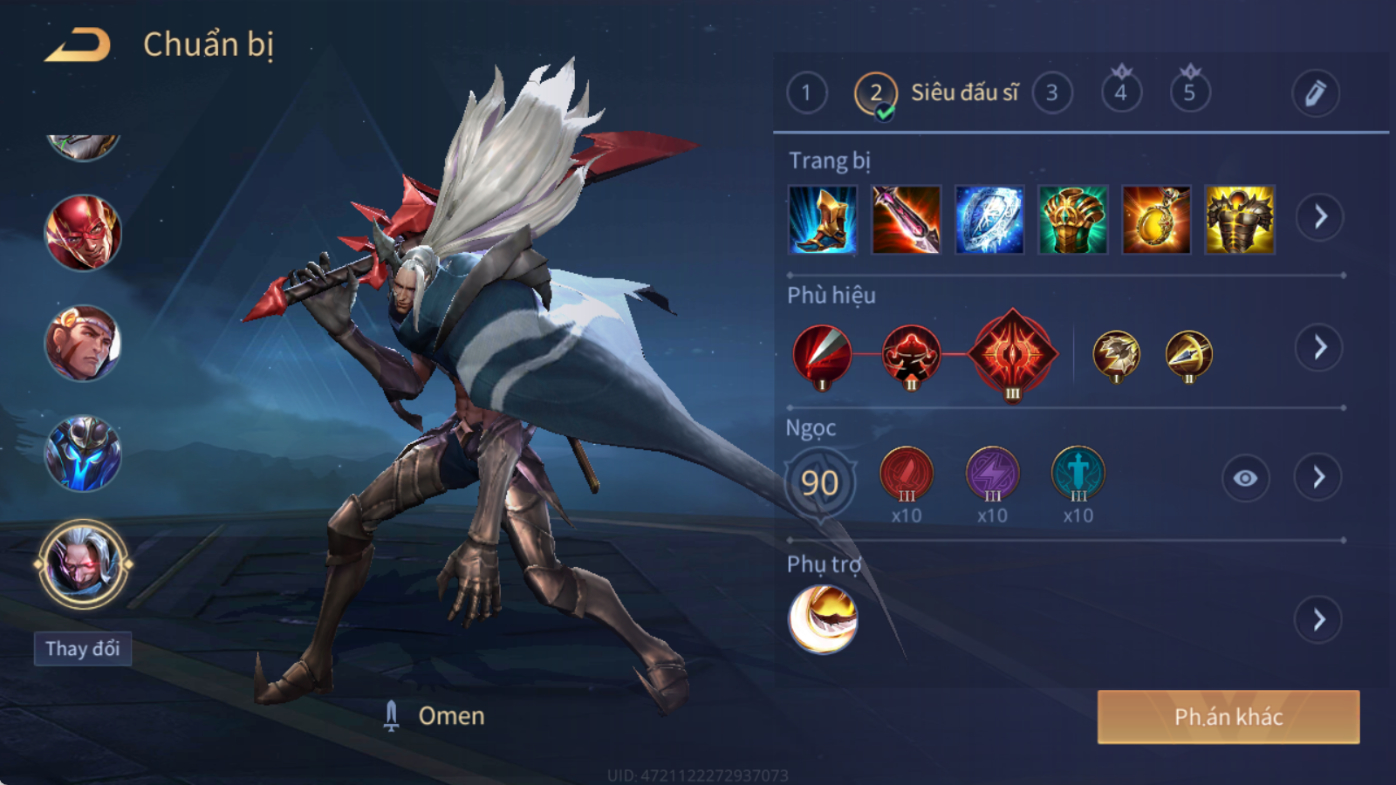The image size is (1396, 785).
Task: Select the Phụ trợ support spell icon
Action: tap(823, 619)
